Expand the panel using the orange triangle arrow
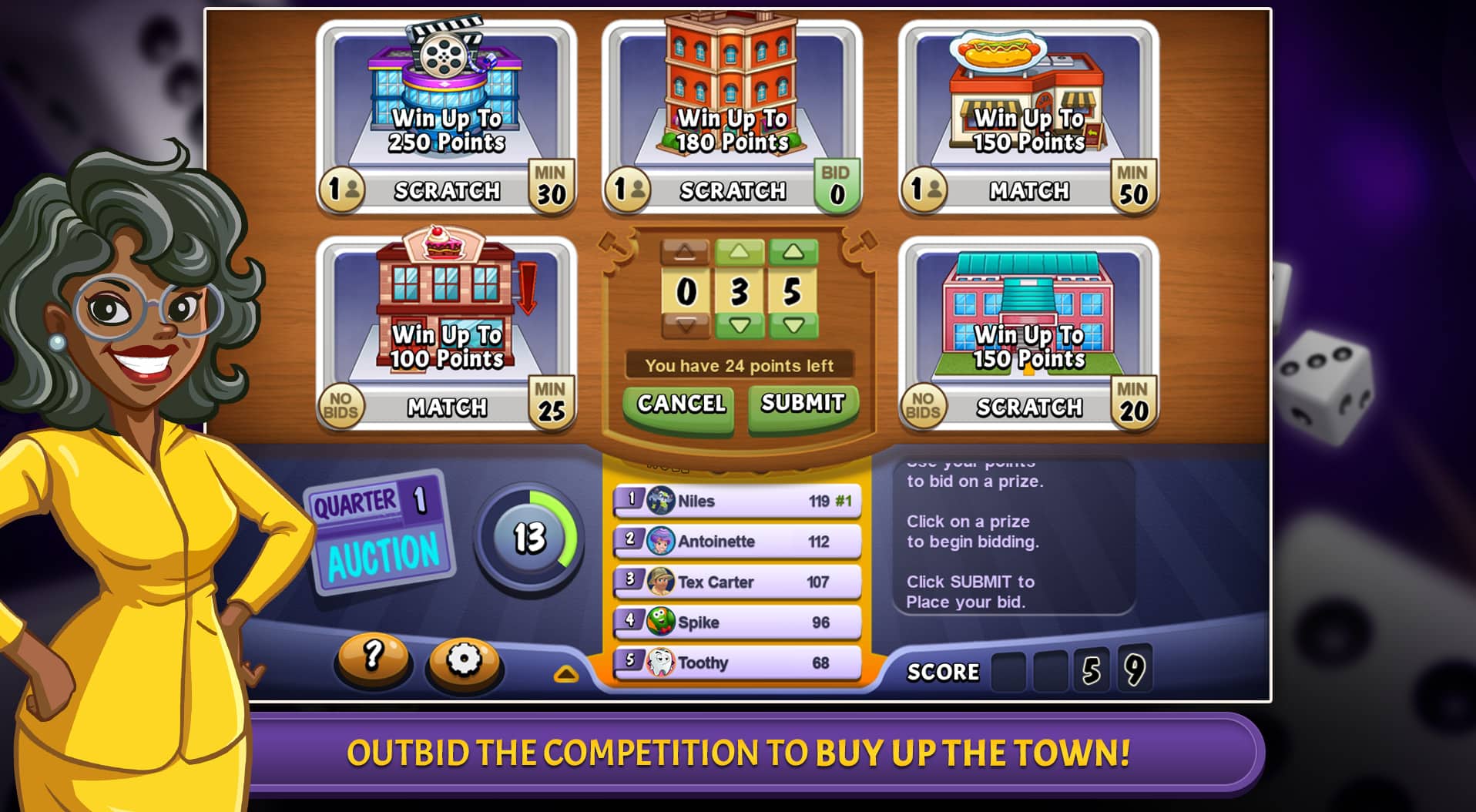1476x812 pixels. tap(567, 672)
